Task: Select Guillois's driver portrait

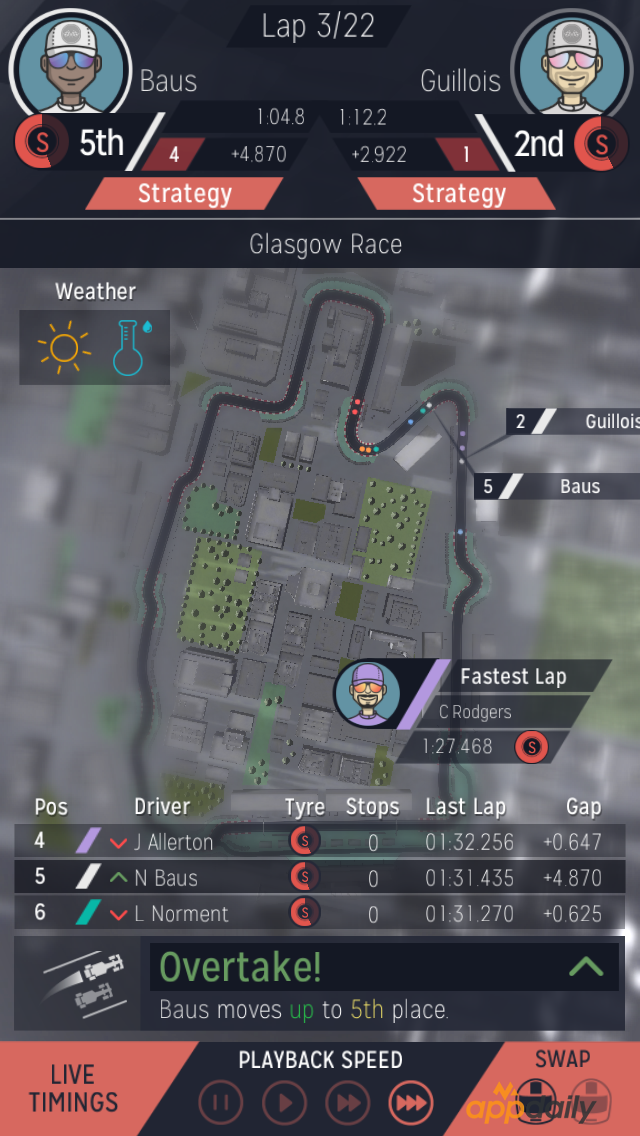Action: [572, 66]
